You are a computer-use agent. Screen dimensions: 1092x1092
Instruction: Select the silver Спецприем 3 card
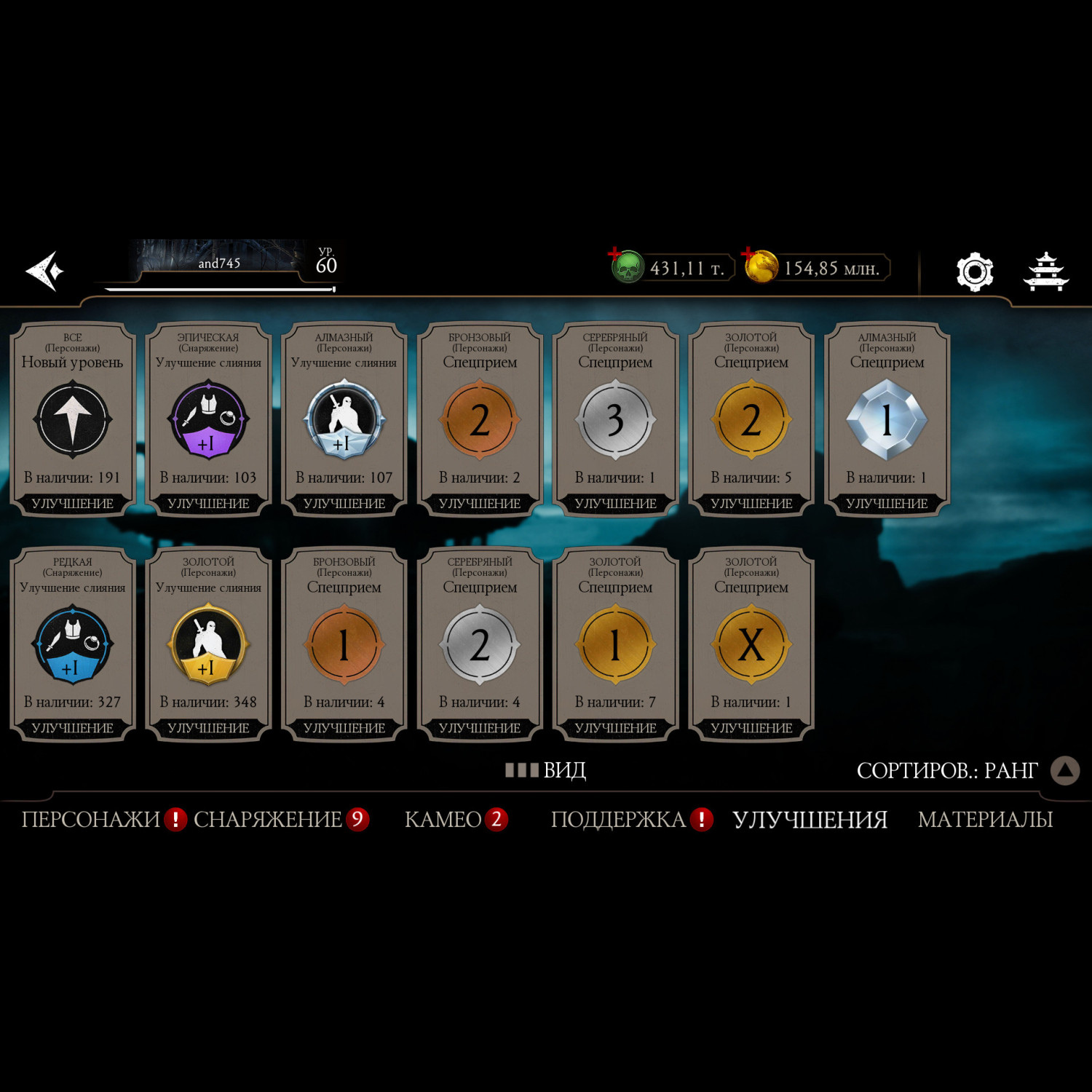pyautogui.click(x=615, y=420)
